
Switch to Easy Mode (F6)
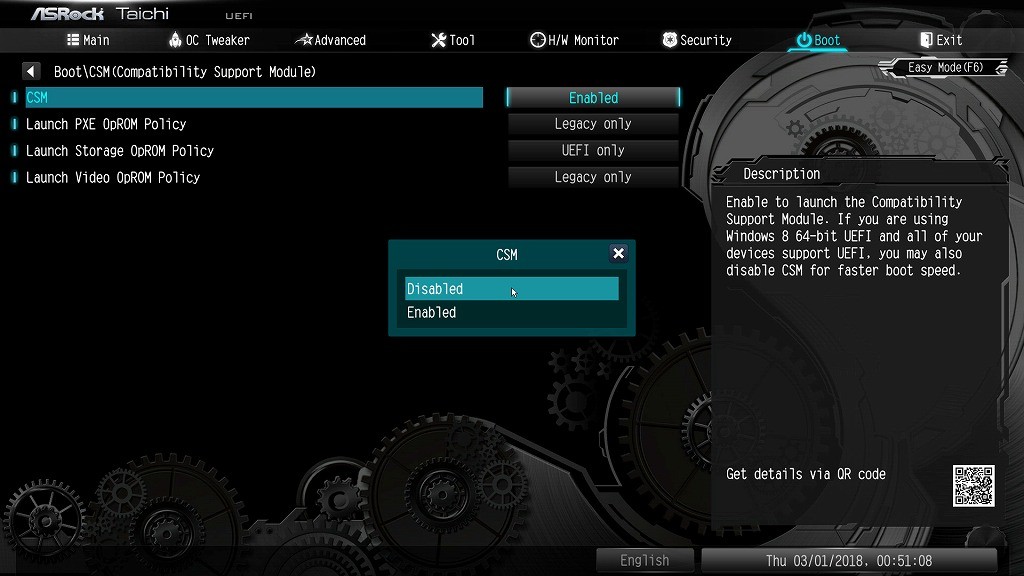click(945, 68)
